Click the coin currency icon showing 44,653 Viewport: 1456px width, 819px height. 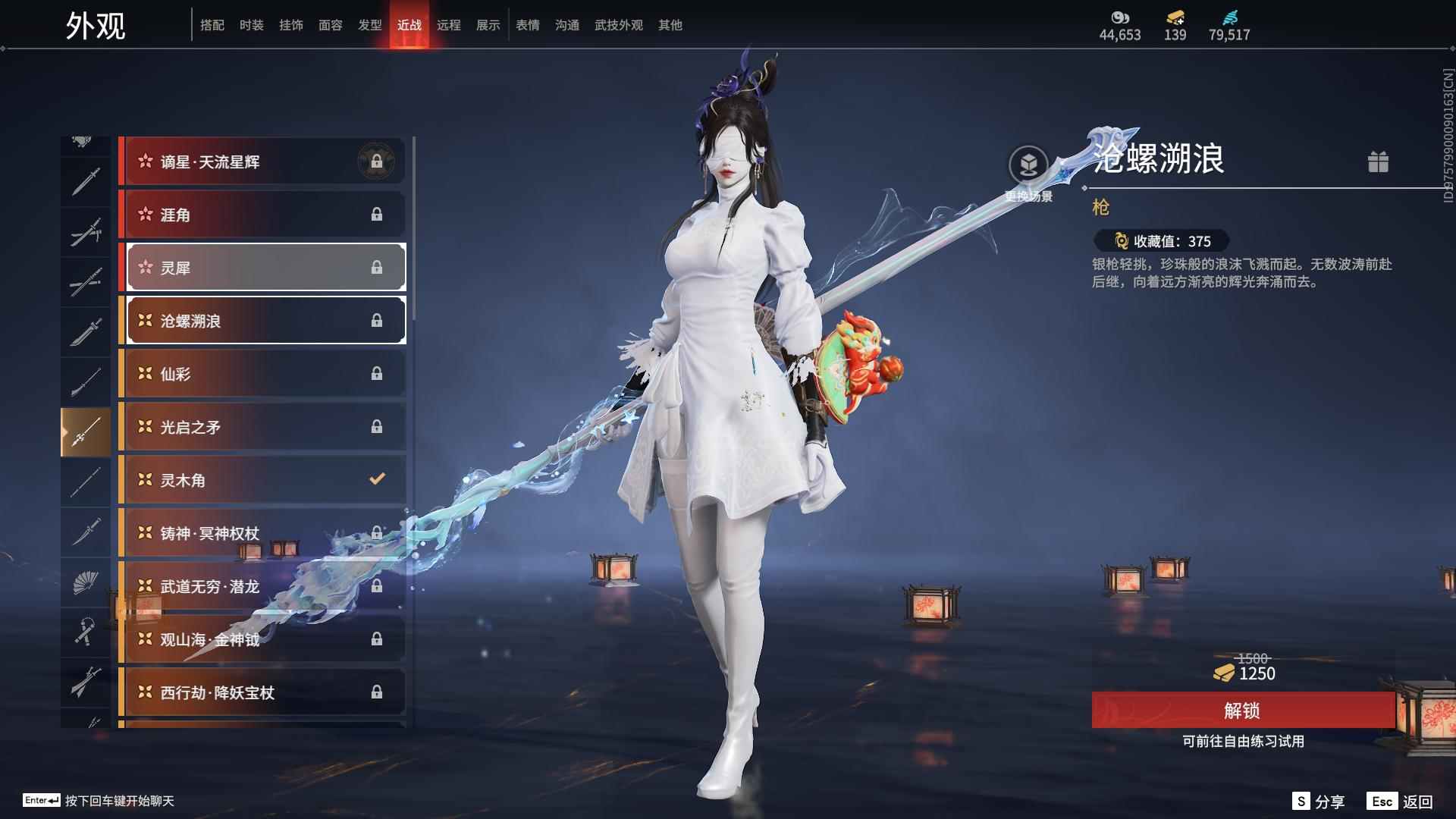pyautogui.click(x=1120, y=17)
